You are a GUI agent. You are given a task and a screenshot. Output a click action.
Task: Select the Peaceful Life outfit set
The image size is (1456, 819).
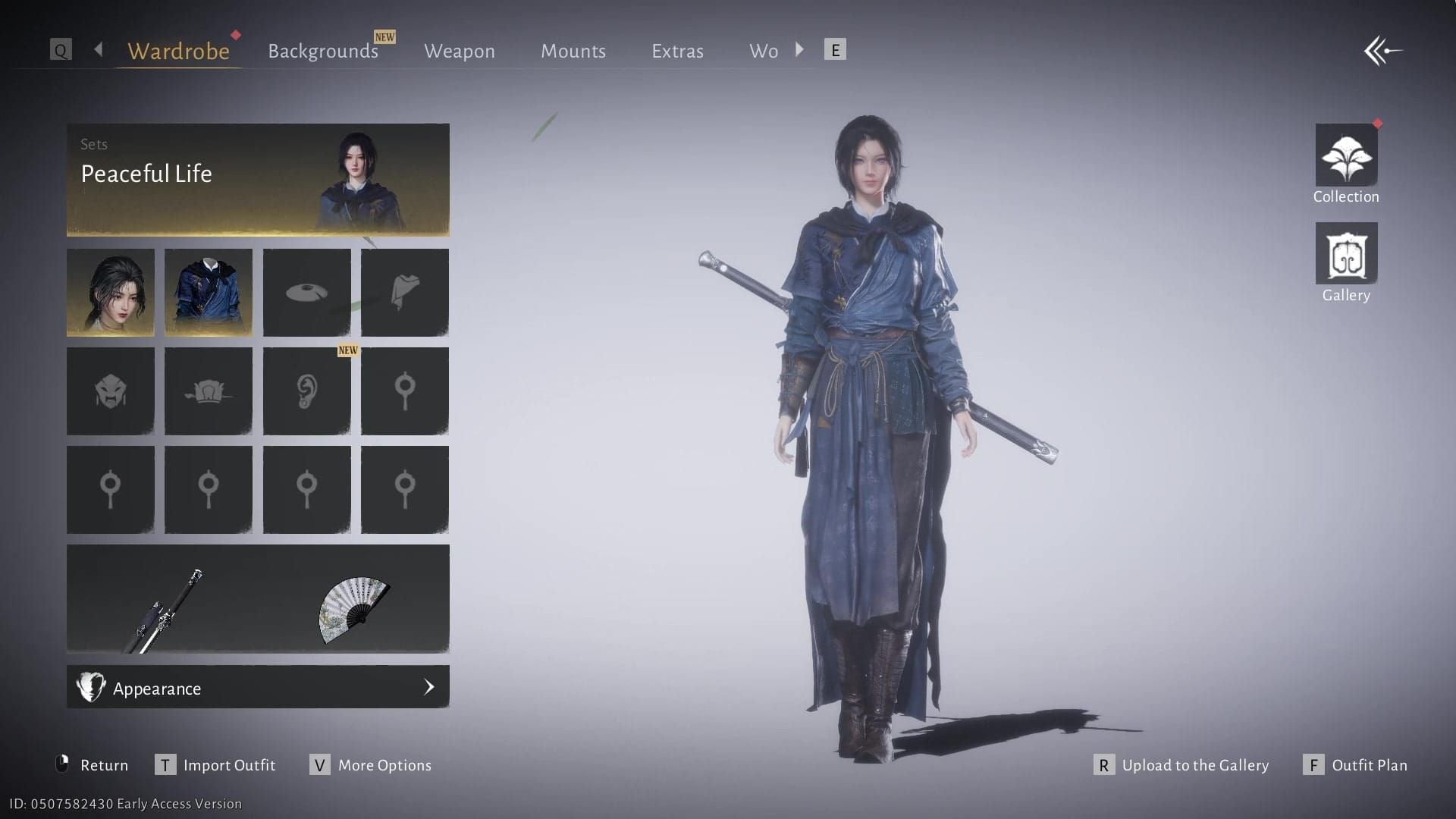[x=258, y=180]
